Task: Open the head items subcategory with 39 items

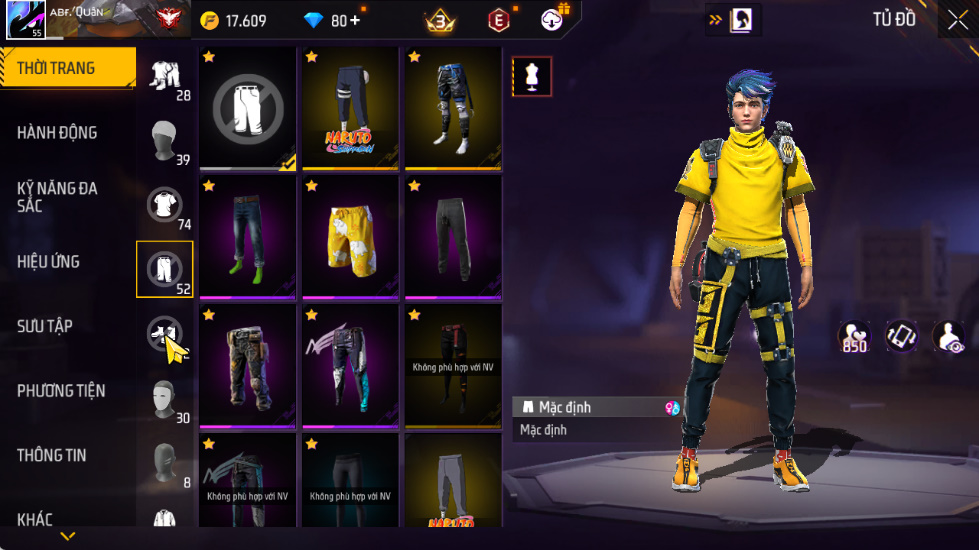Action: tap(165, 141)
